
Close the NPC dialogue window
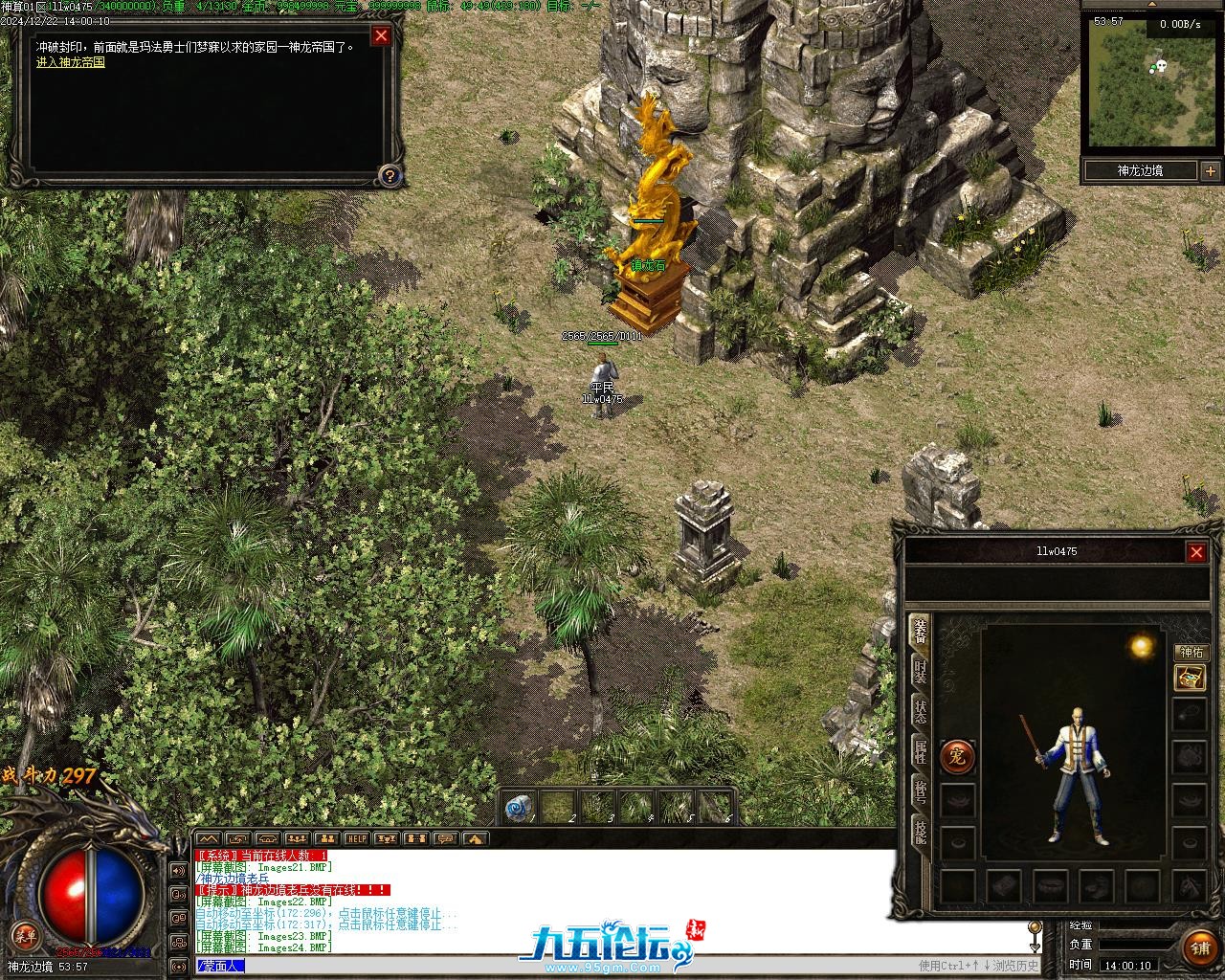coord(381,36)
